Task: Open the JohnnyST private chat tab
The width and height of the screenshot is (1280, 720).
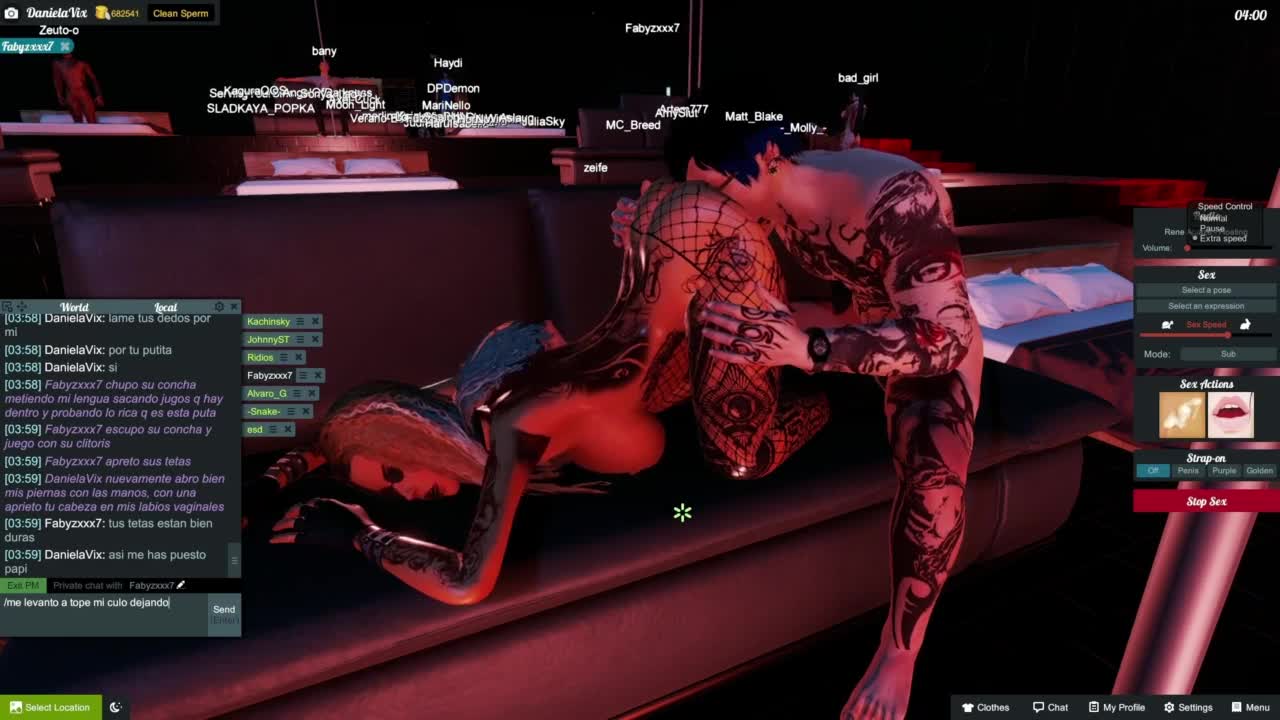Action: (267, 339)
